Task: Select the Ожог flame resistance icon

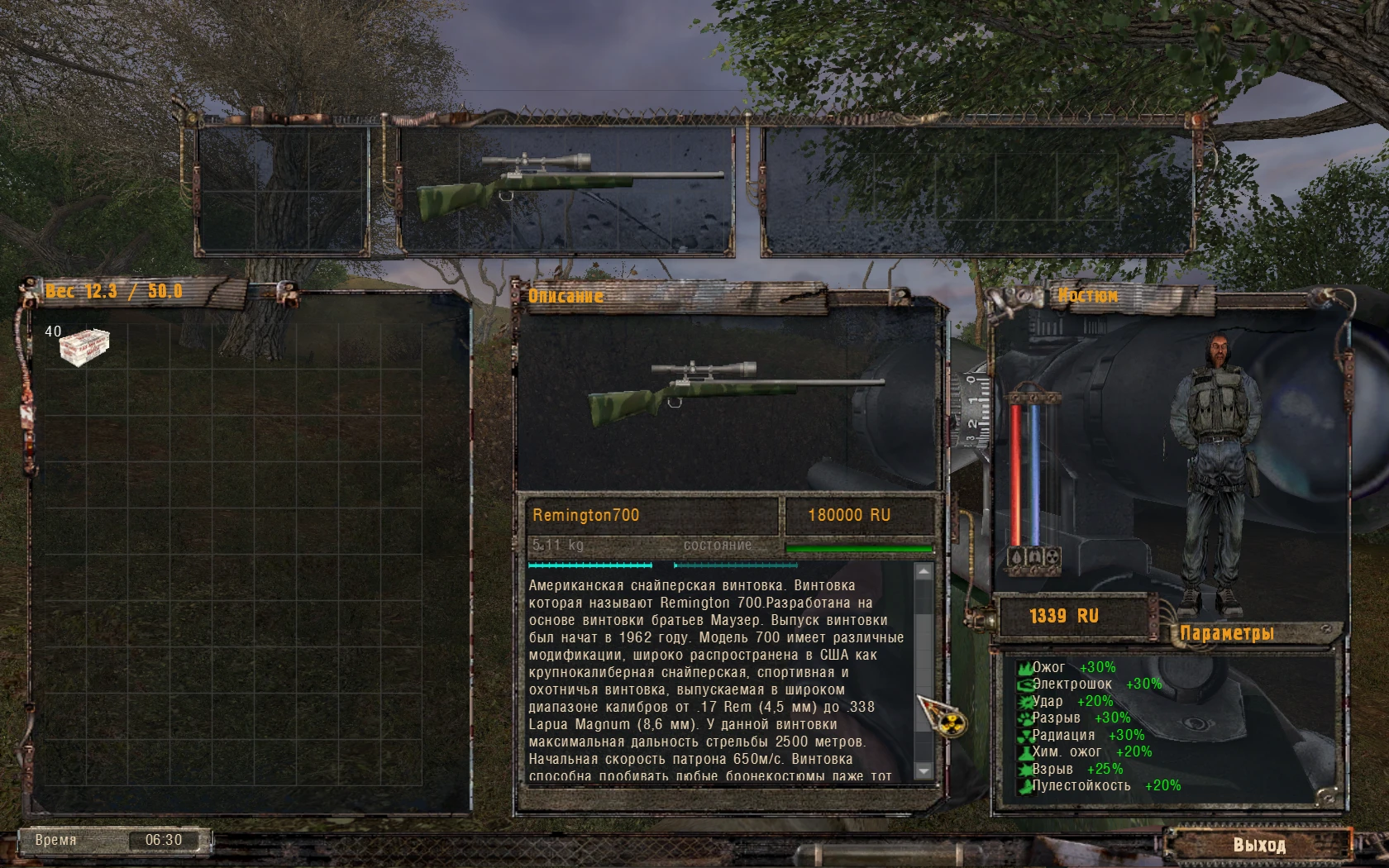Action: click(x=1025, y=670)
